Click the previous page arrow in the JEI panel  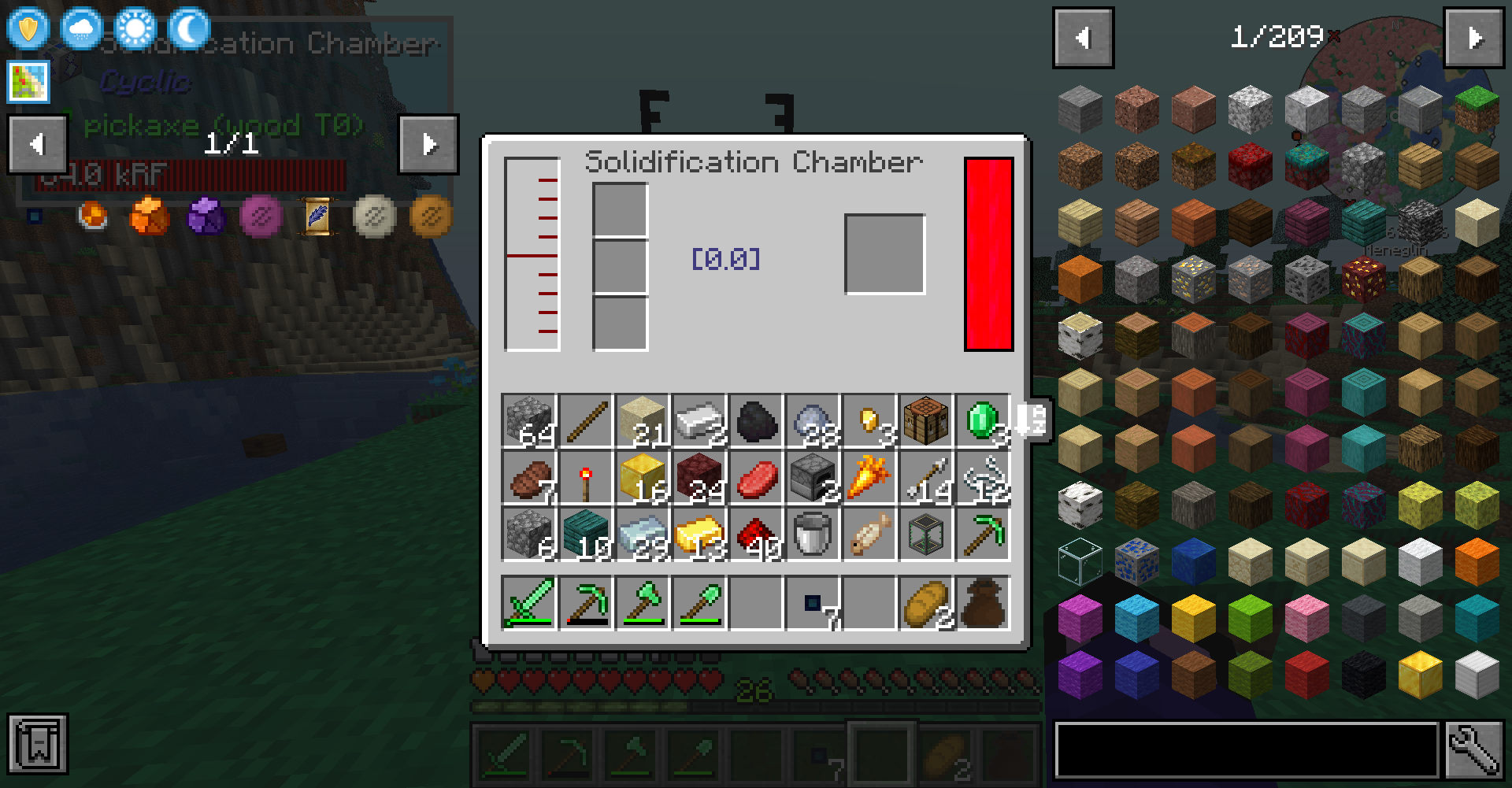pos(1083,37)
